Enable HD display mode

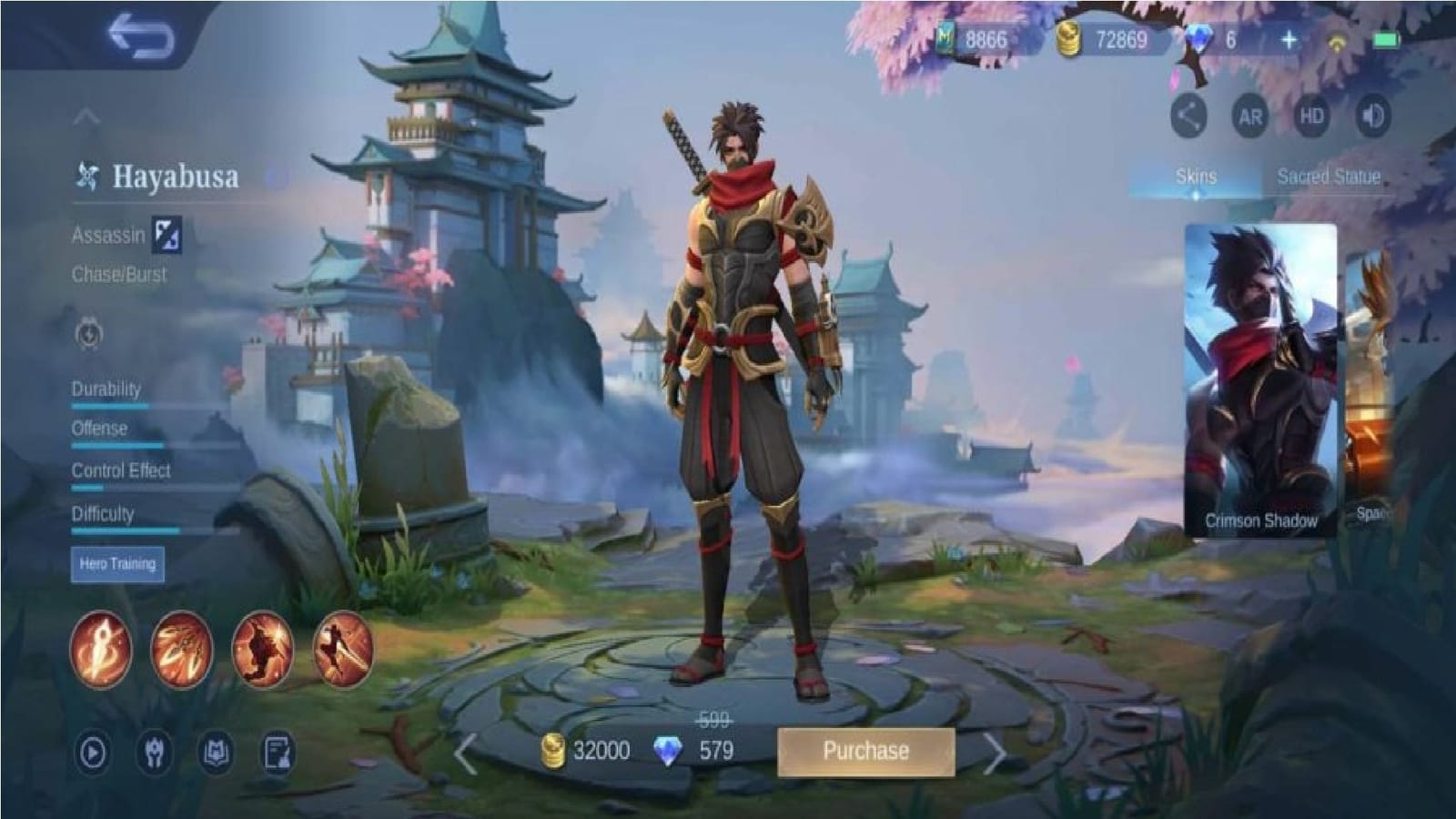[1314, 116]
